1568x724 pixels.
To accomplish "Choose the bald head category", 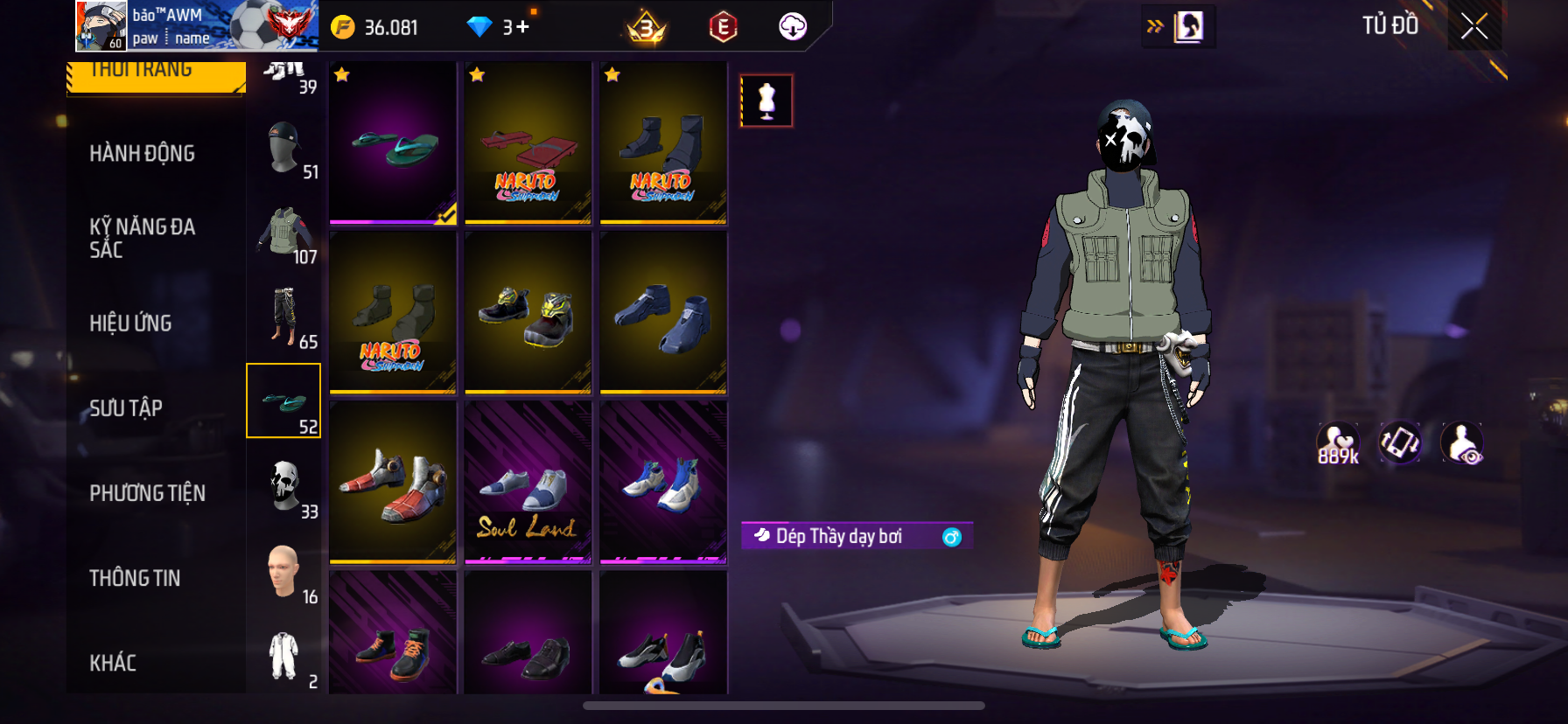I will coord(285,571).
